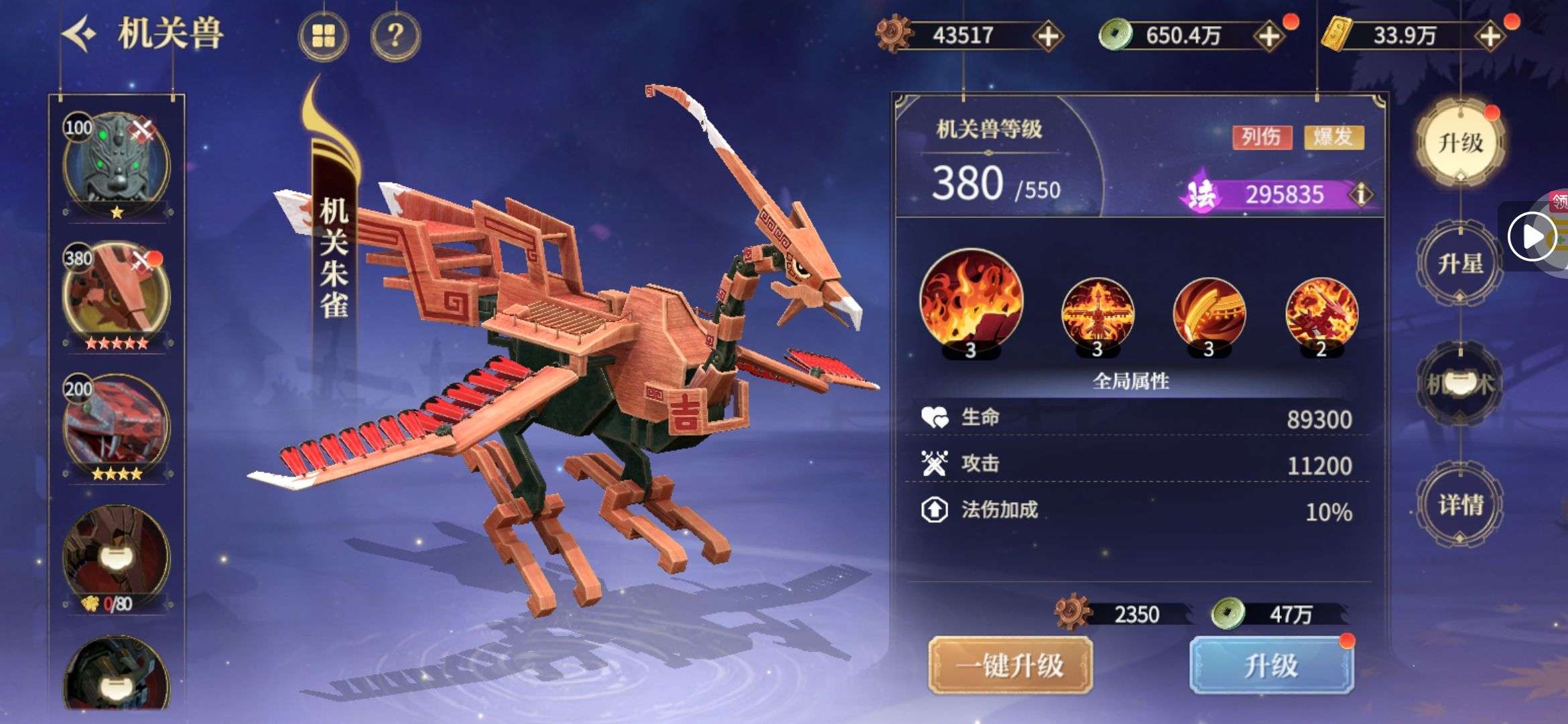Image resolution: width=1568 pixels, height=724 pixels.
Task: View the large flame skill icon
Action: [971, 302]
